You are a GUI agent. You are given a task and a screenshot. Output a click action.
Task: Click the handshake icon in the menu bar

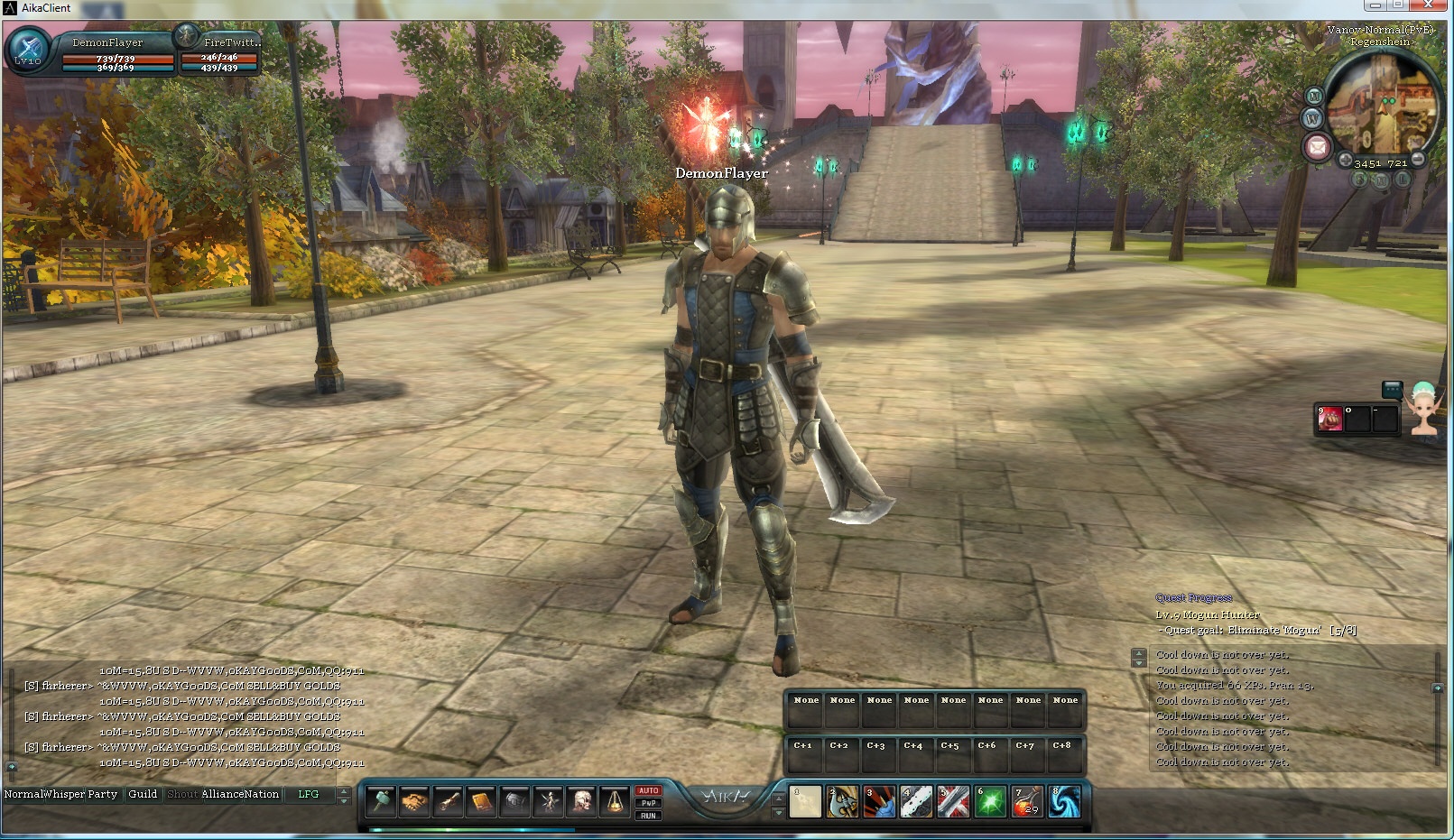coord(414,801)
